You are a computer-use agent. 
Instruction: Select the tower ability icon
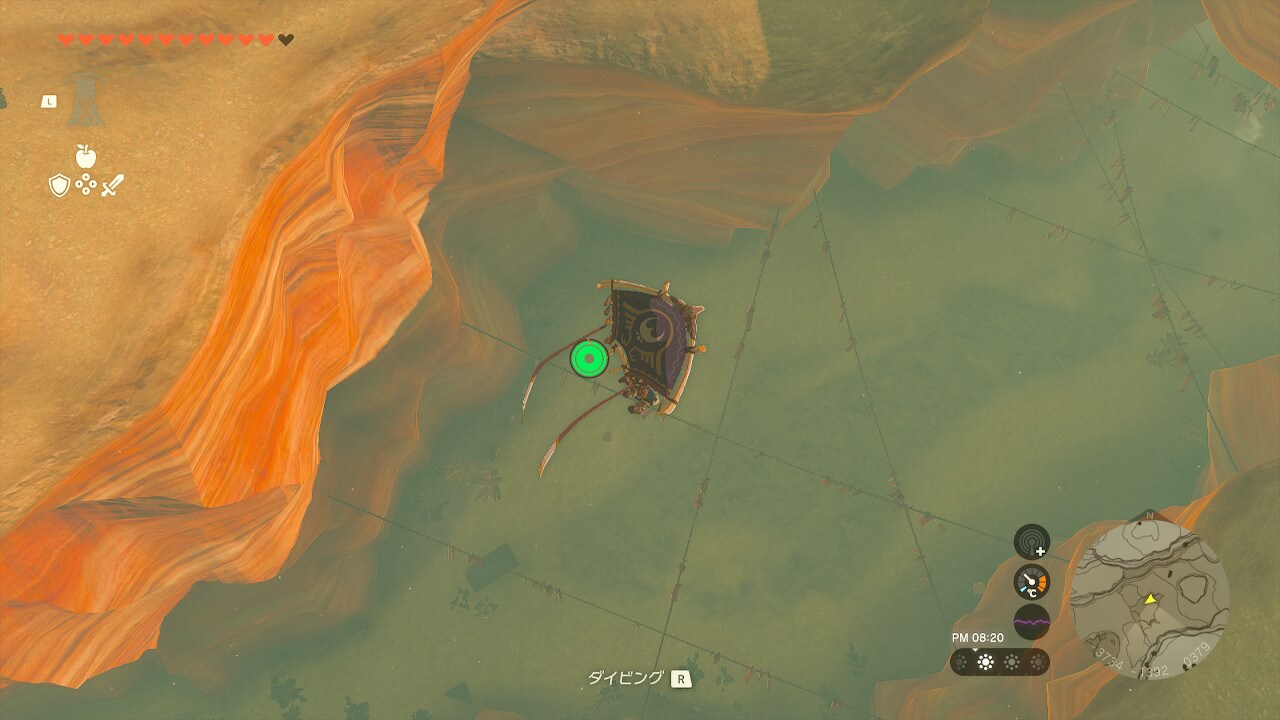pos(85,101)
